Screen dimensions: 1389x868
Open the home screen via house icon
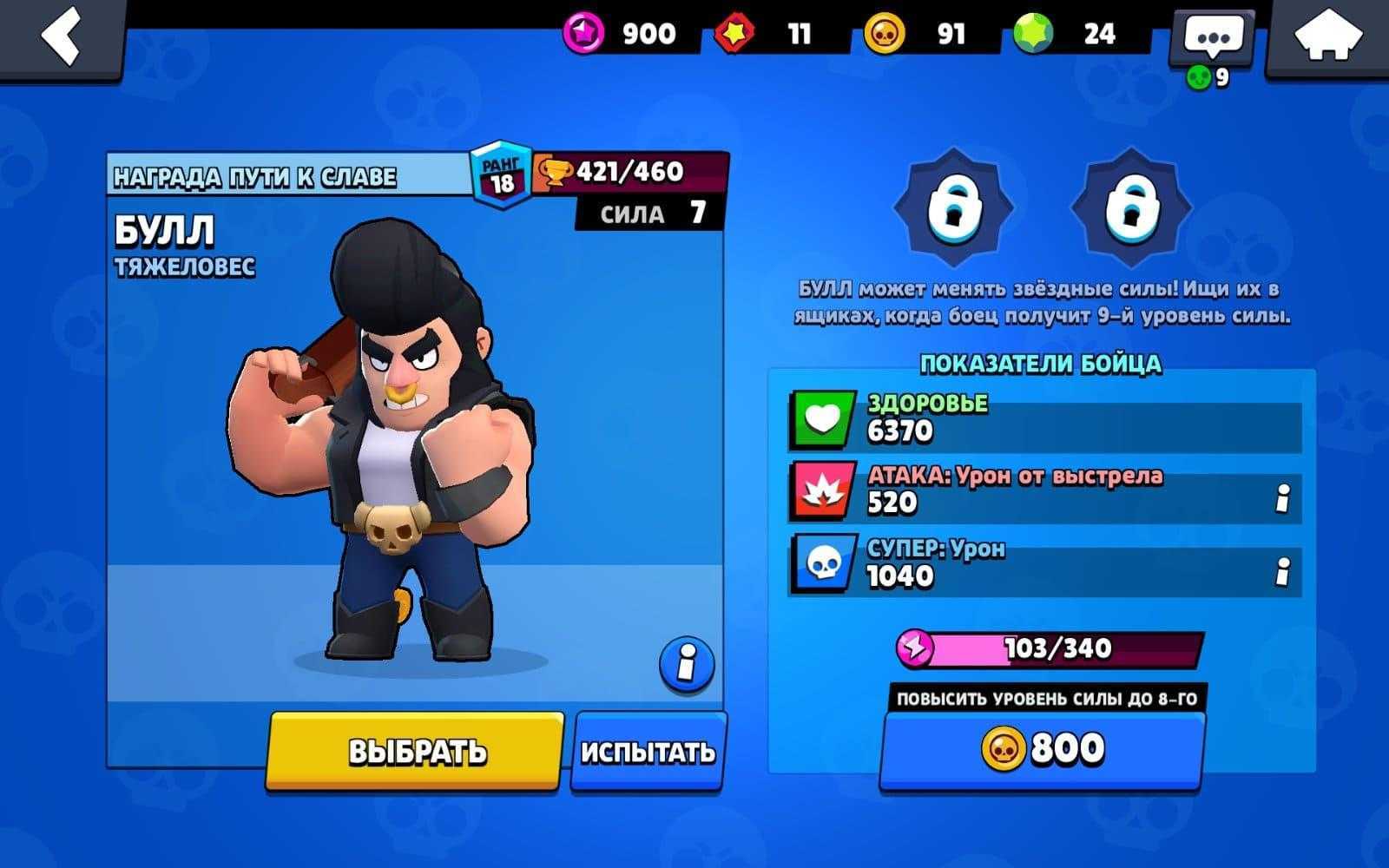(x=1327, y=38)
